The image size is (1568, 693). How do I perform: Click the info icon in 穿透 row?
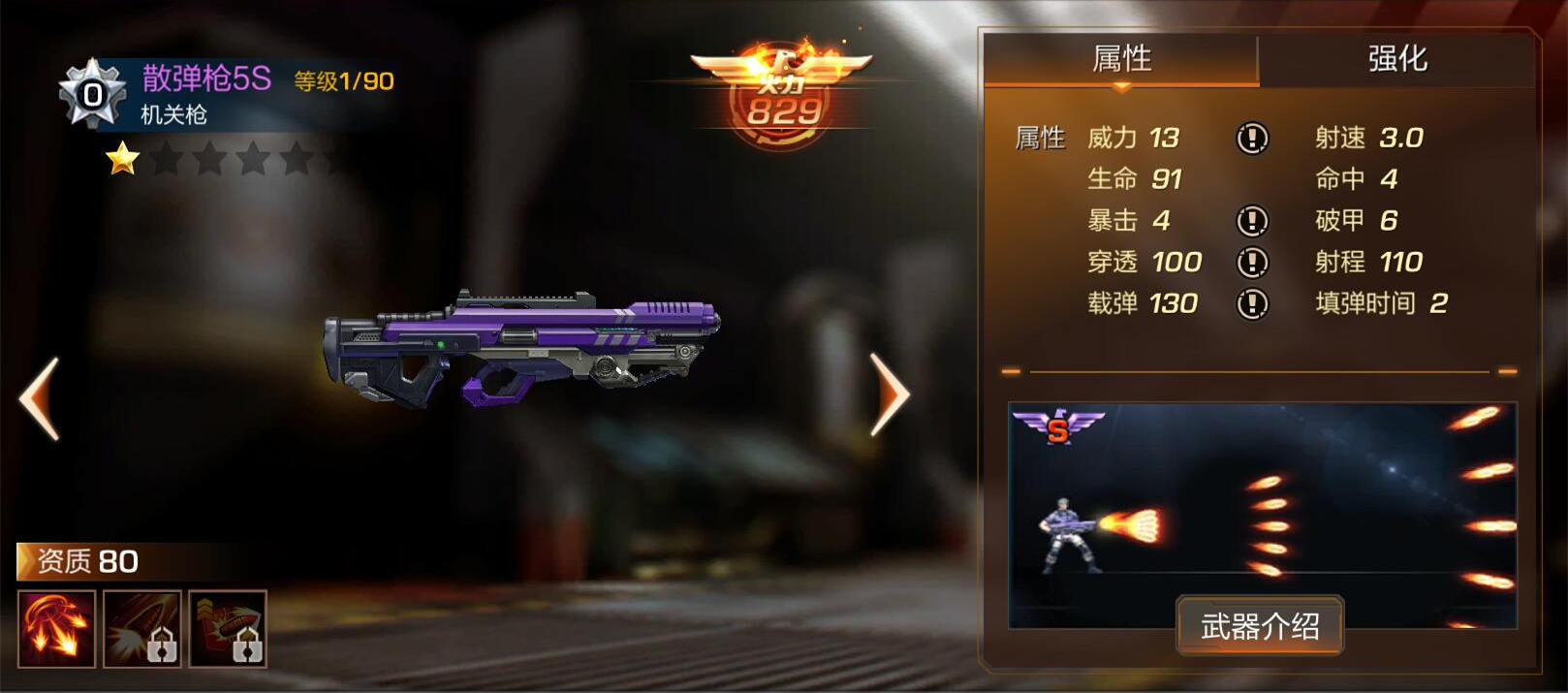[1252, 262]
